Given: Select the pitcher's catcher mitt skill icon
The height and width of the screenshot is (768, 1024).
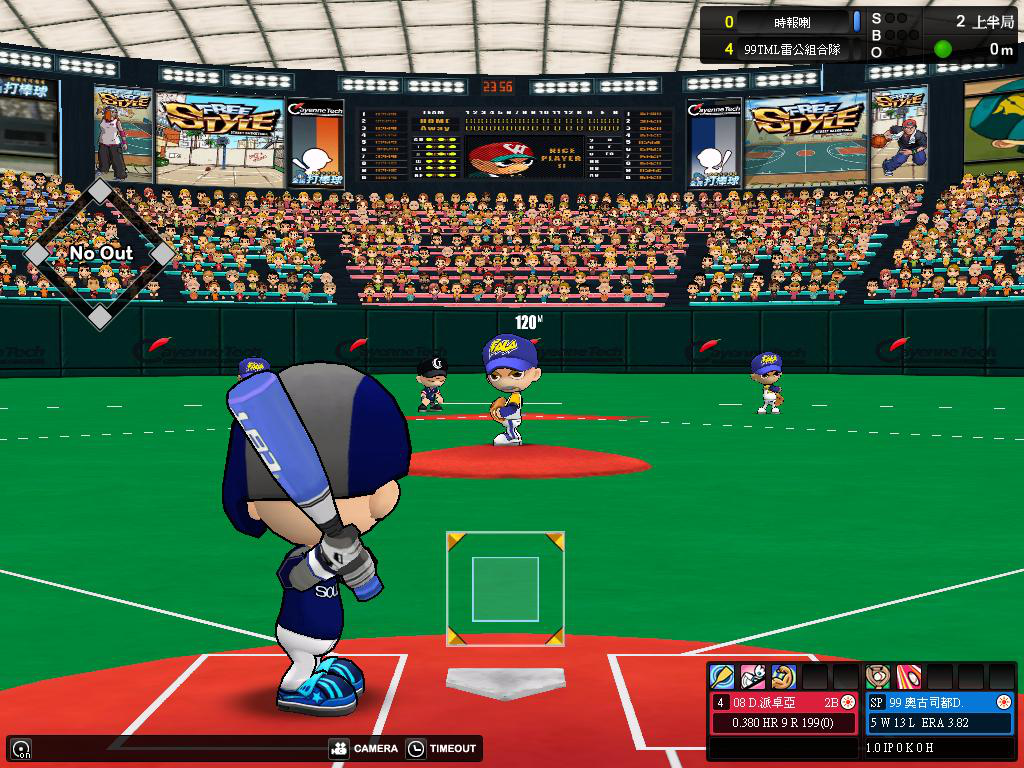Looking at the screenshot, I should tap(878, 676).
